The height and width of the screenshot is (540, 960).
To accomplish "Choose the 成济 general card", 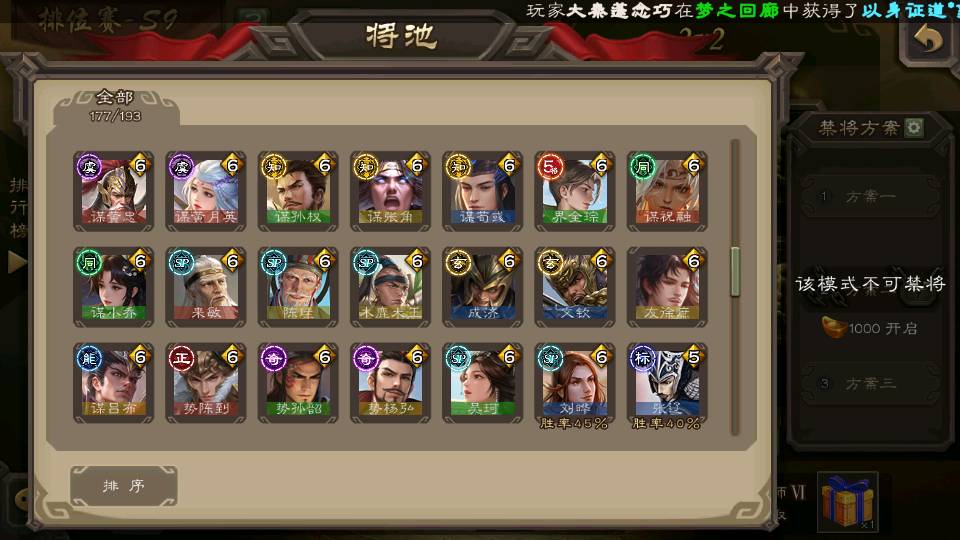I will click(x=482, y=286).
